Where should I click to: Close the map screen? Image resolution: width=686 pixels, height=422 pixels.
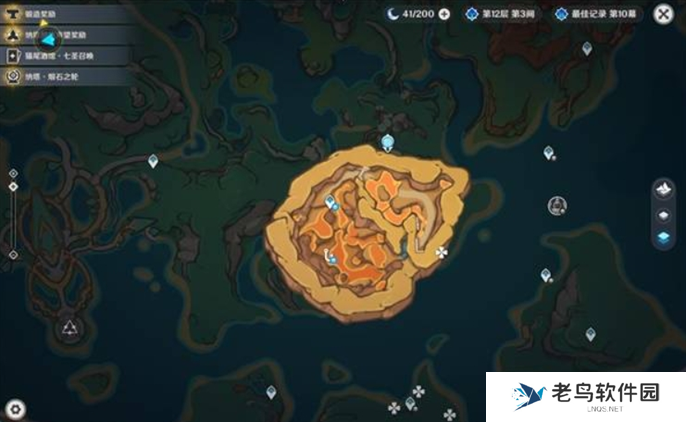(x=663, y=14)
